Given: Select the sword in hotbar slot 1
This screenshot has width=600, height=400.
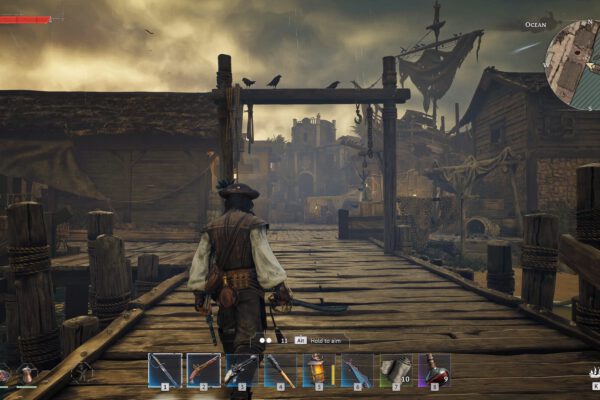Looking at the screenshot, I should click(165, 369).
